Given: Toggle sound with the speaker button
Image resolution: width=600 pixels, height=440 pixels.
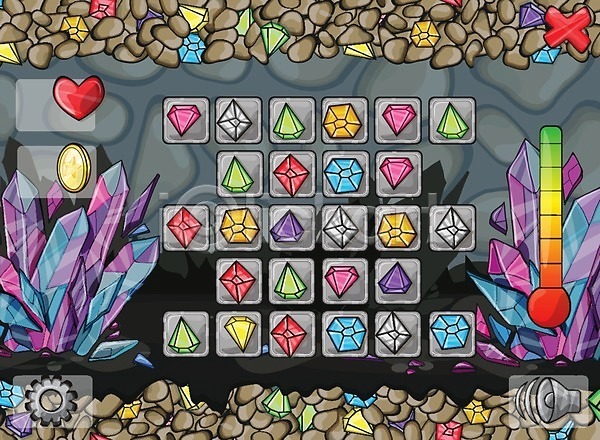Looking at the screenshot, I should [546, 402].
